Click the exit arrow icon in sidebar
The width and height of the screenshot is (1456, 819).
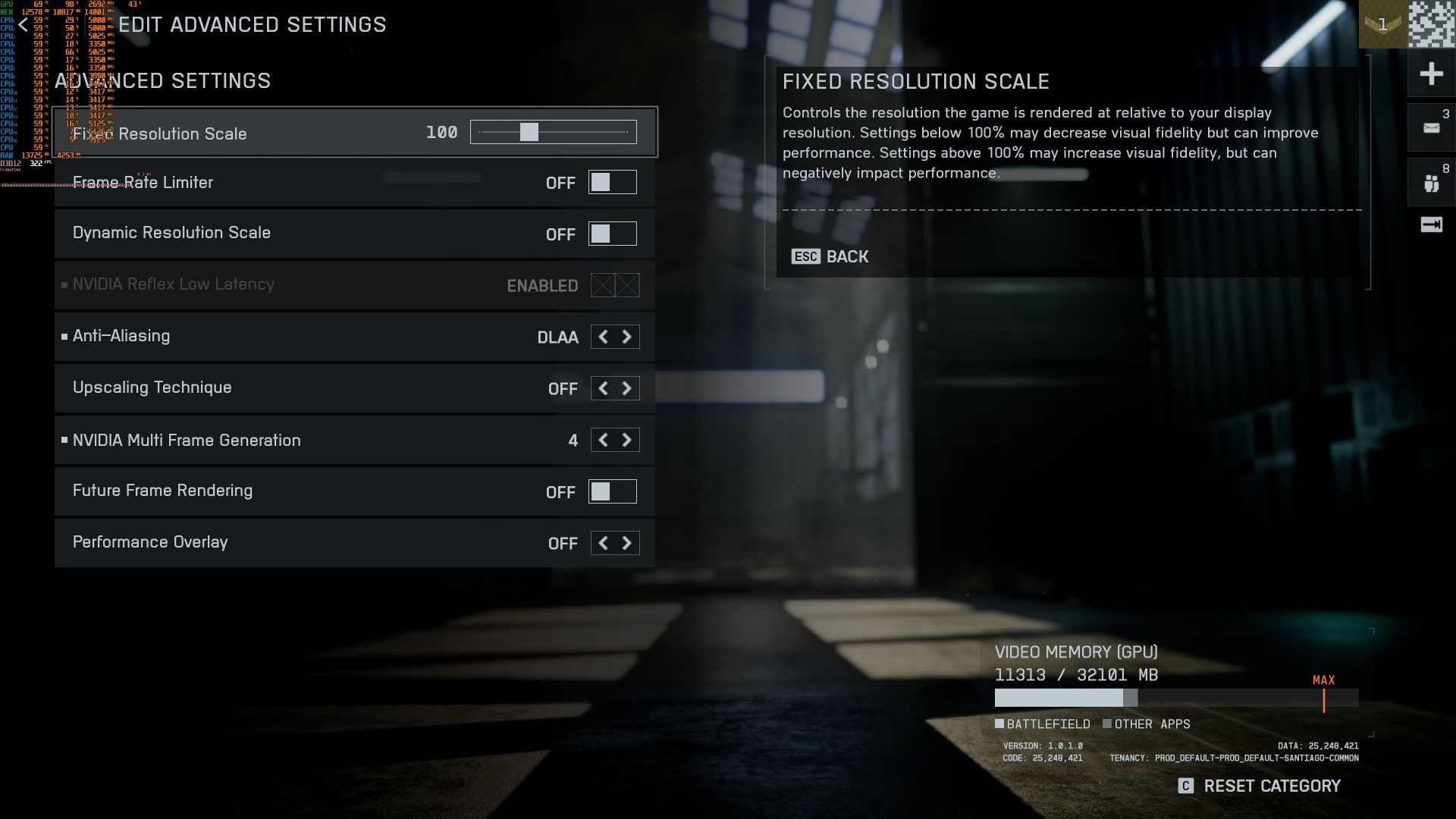(x=1431, y=224)
